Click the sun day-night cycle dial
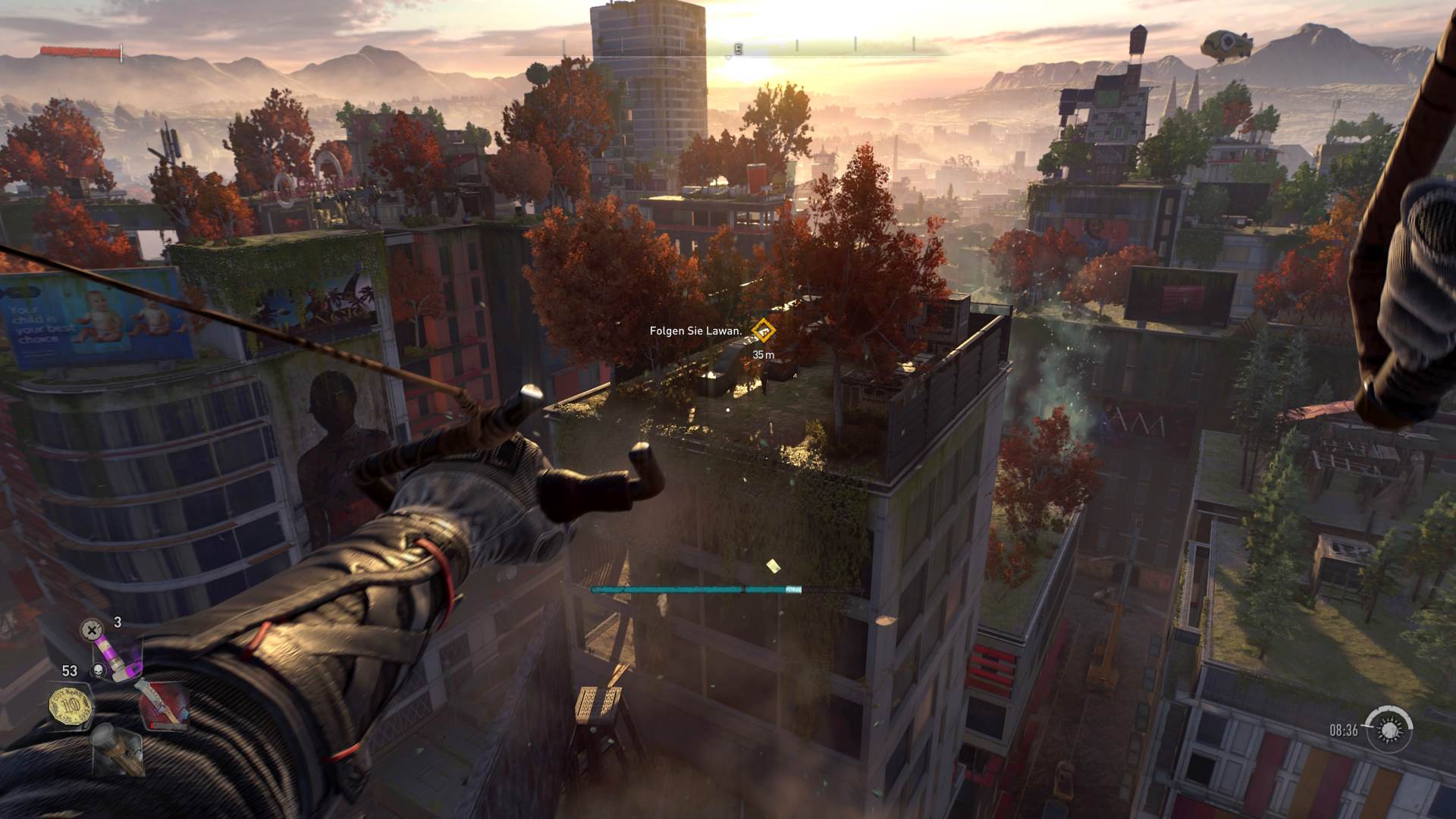The image size is (1456, 819). click(x=1389, y=730)
